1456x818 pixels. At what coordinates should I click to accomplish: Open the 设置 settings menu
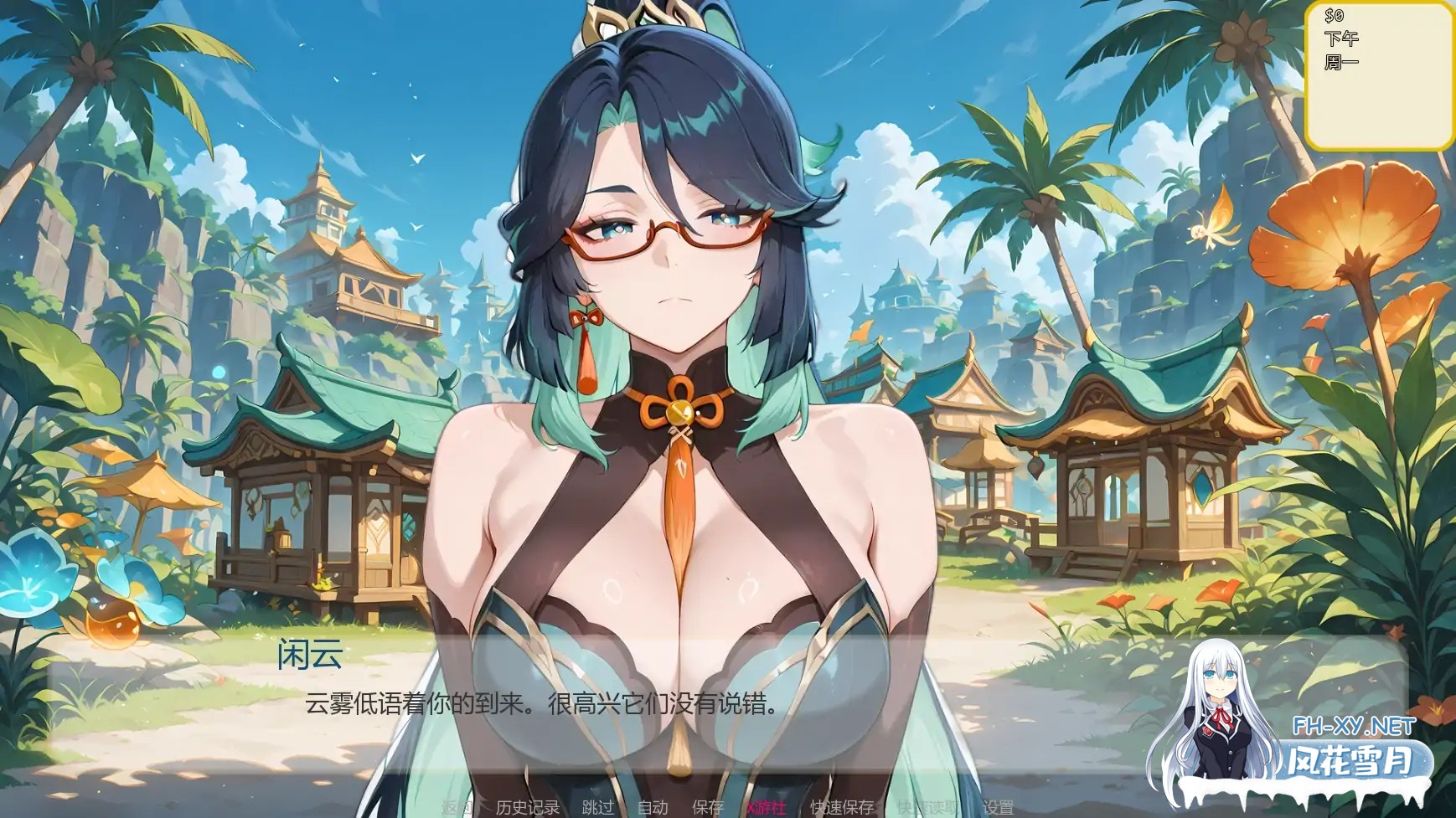pos(997,806)
